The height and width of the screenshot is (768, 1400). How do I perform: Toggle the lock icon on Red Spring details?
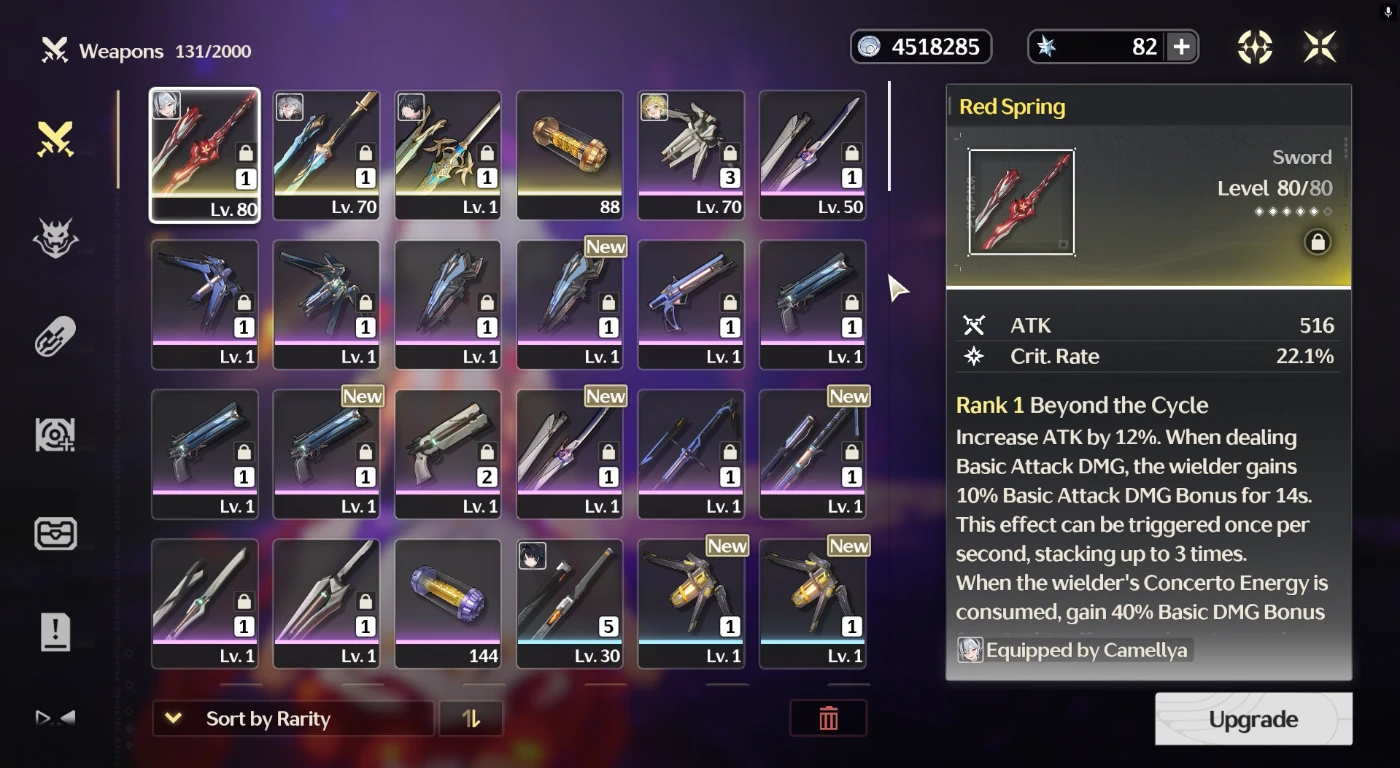tap(1317, 242)
